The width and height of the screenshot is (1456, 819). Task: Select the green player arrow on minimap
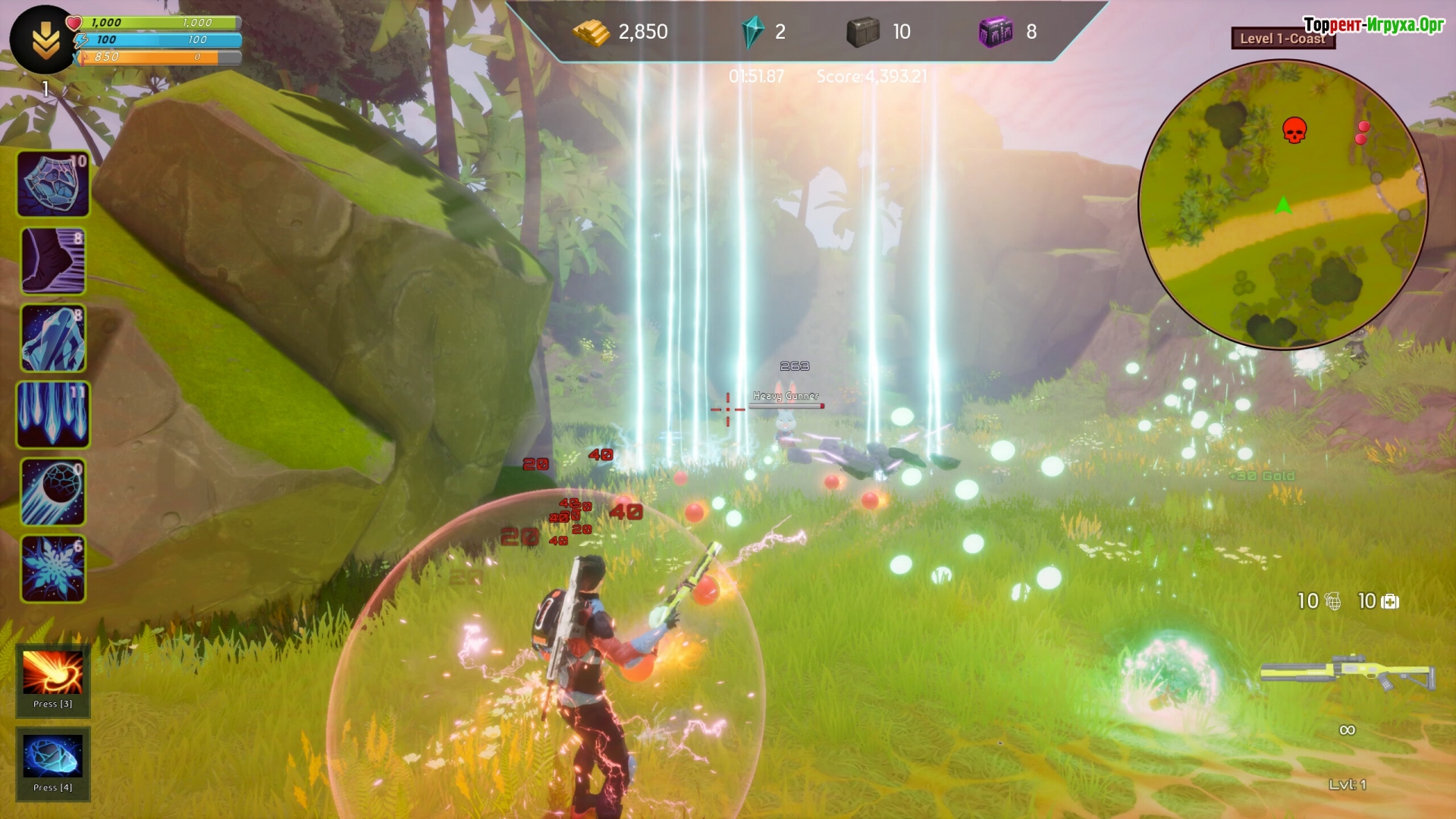1283,205
